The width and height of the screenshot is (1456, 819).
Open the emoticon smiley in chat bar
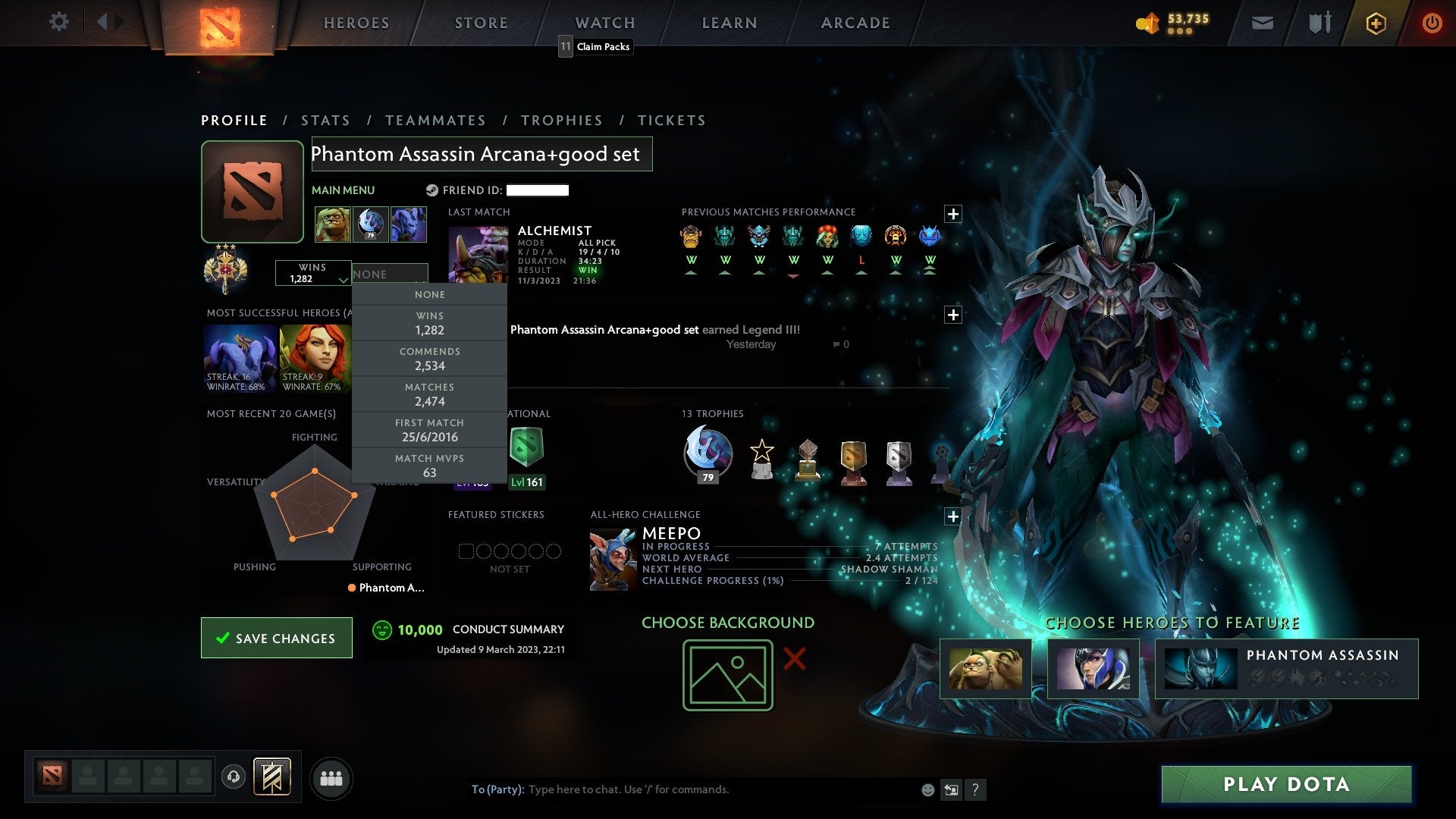click(x=927, y=789)
